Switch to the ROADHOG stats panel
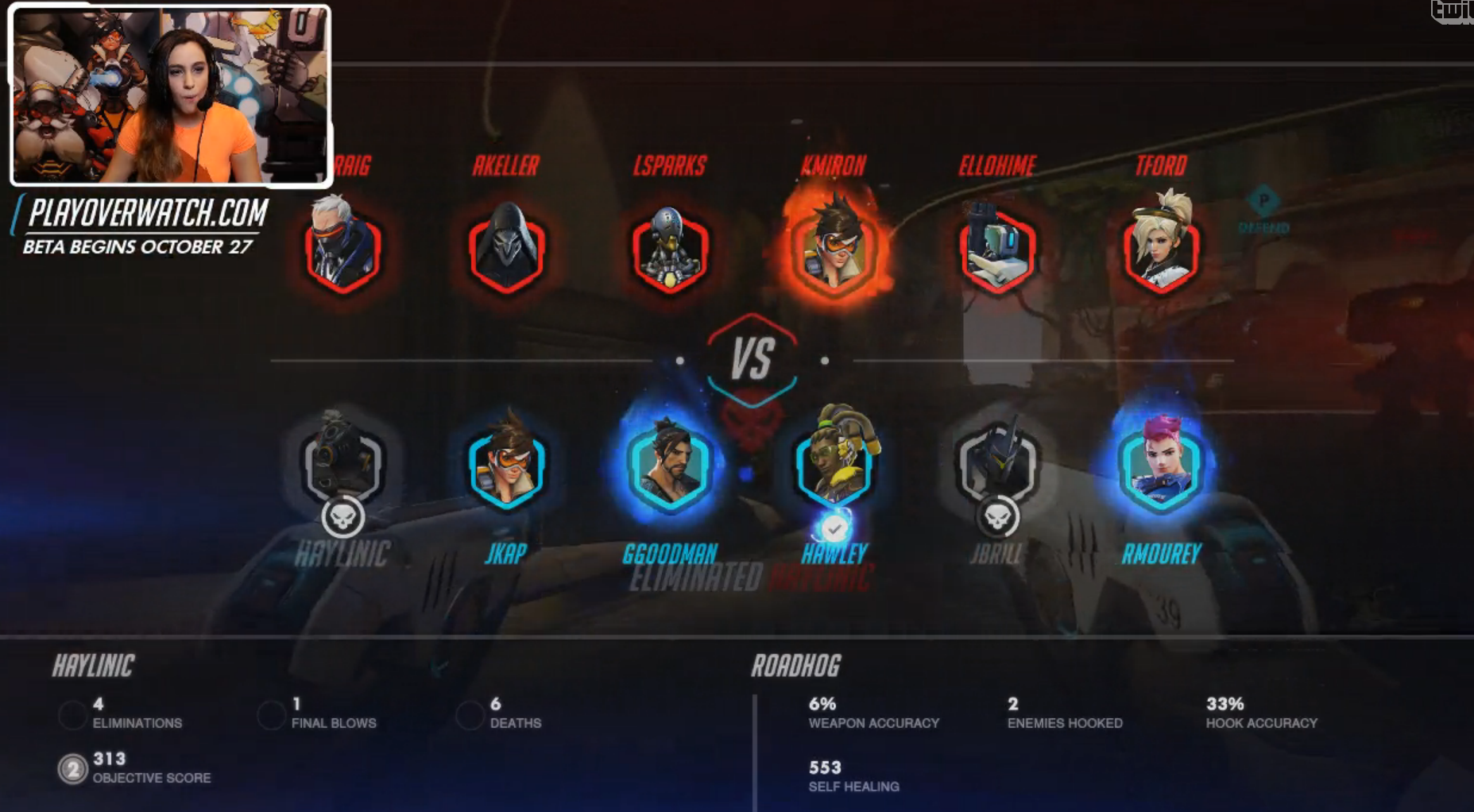The width and height of the screenshot is (1474, 812). (795, 667)
